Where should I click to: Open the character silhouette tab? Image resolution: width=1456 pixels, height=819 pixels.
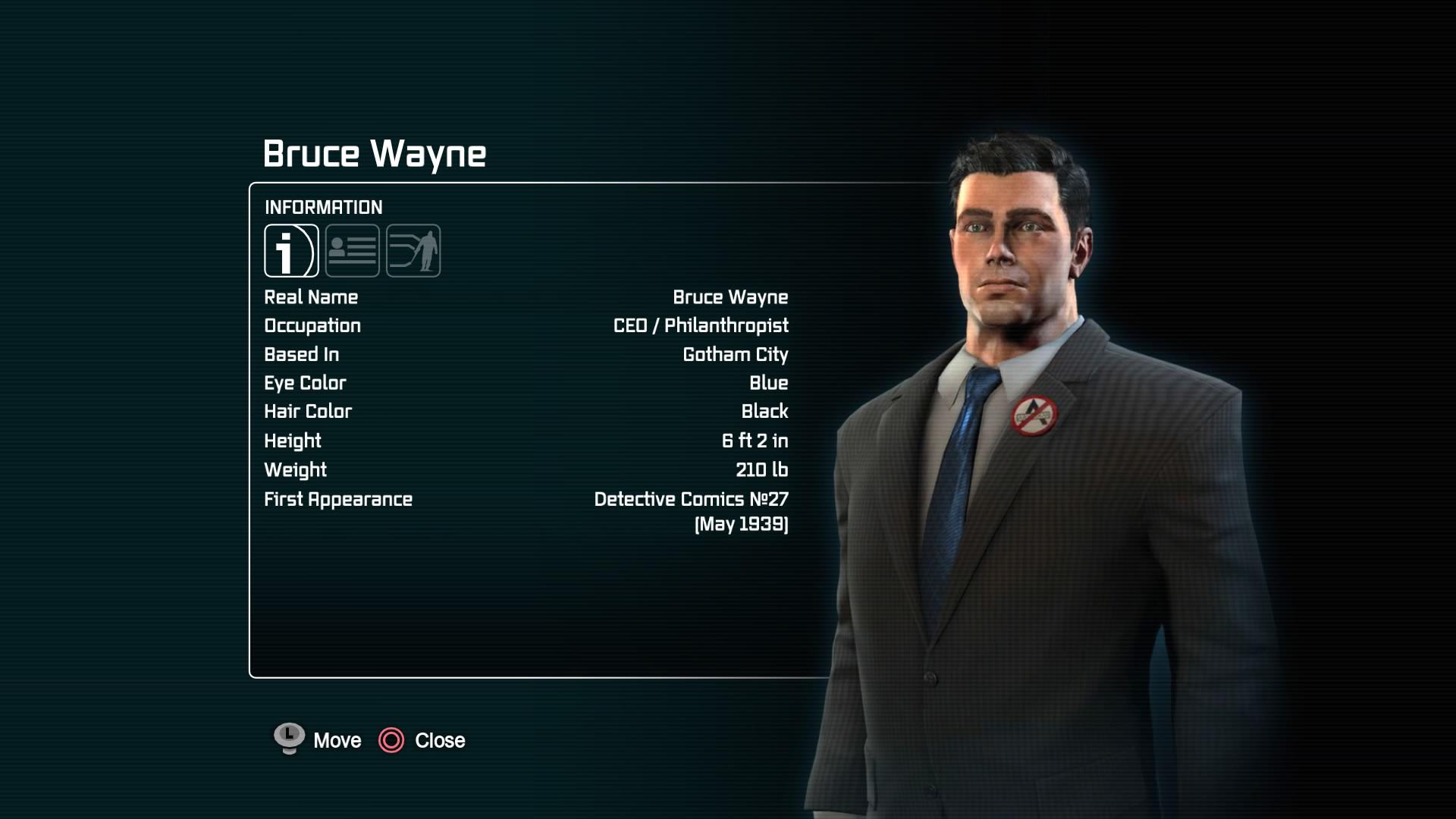coord(413,251)
